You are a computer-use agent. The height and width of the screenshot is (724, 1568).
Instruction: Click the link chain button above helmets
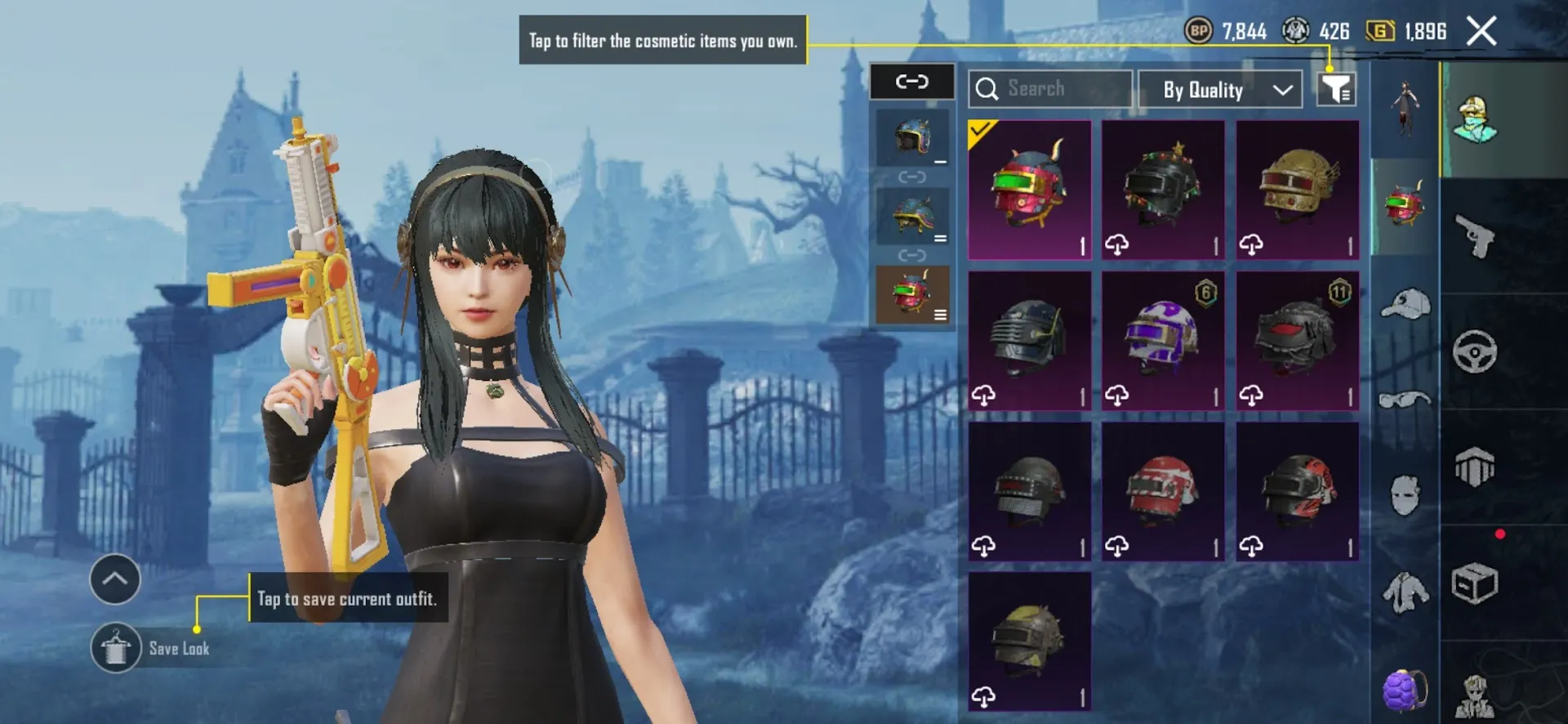tap(912, 82)
